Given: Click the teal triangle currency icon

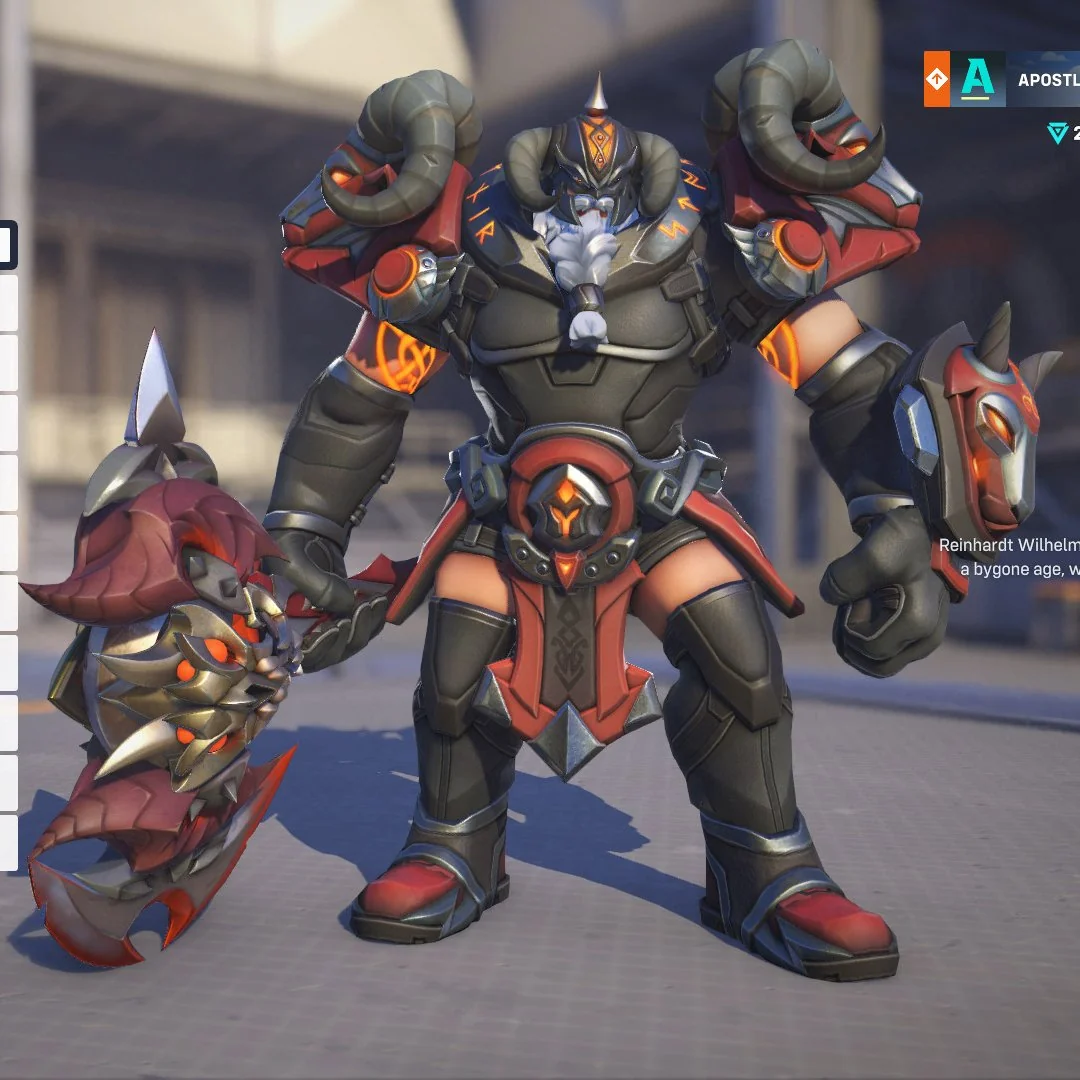Looking at the screenshot, I should pos(1057,133).
